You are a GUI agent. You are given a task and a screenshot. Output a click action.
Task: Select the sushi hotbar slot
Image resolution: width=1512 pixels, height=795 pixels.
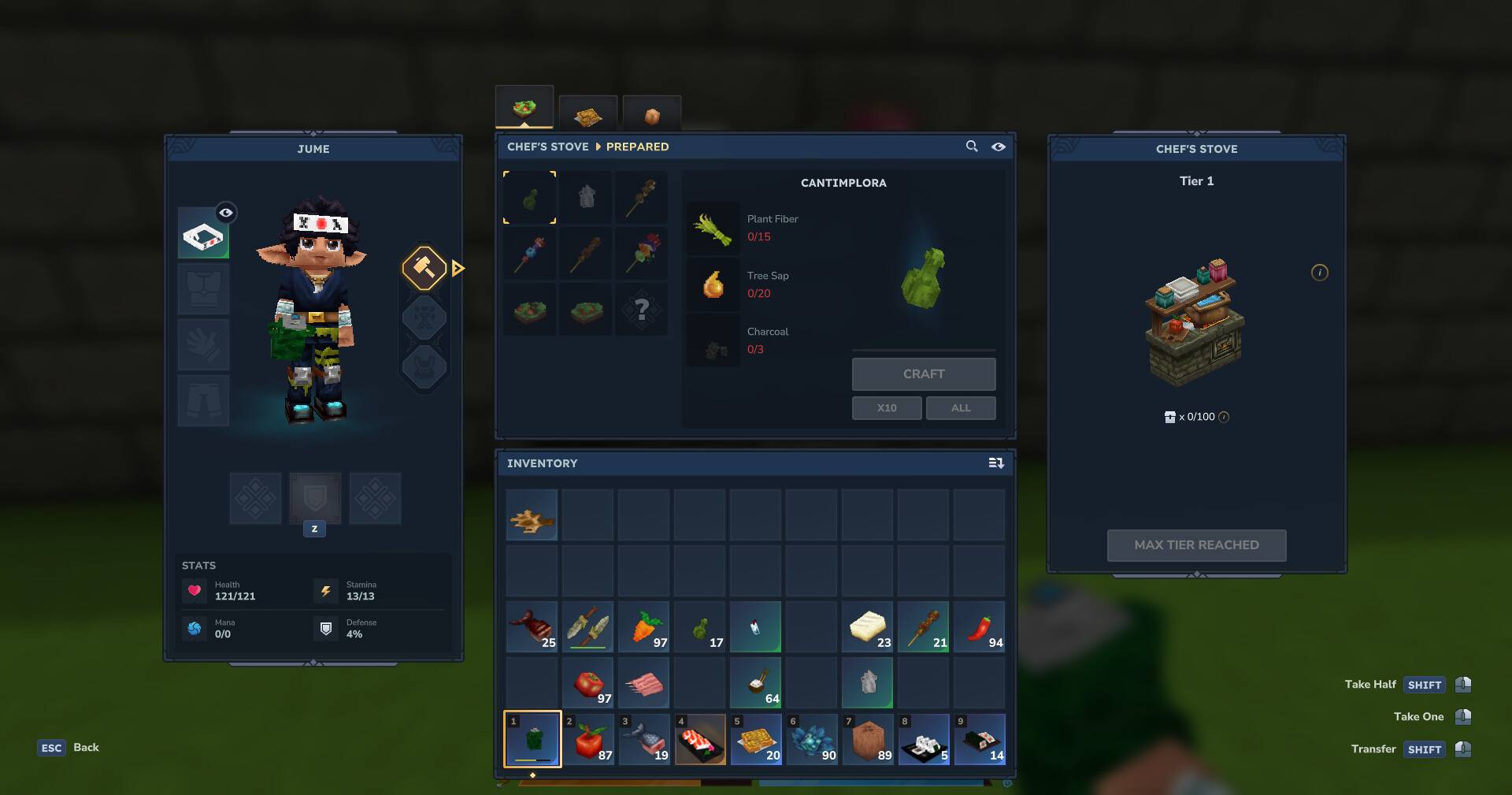pos(699,739)
